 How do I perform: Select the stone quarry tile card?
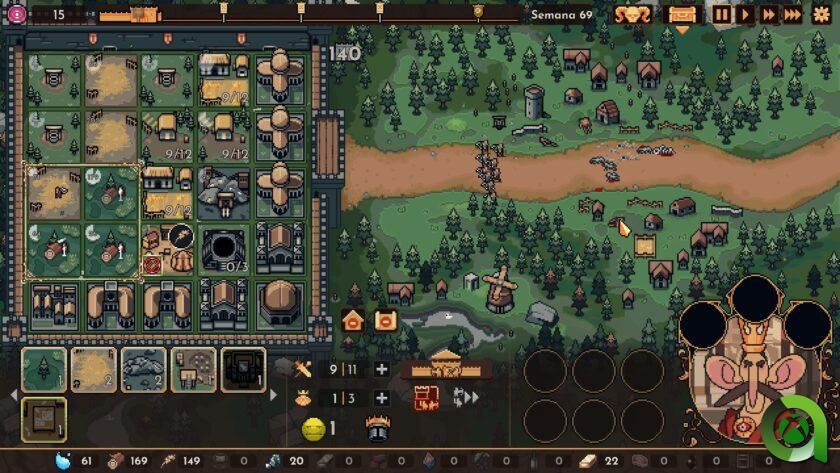(x=144, y=369)
